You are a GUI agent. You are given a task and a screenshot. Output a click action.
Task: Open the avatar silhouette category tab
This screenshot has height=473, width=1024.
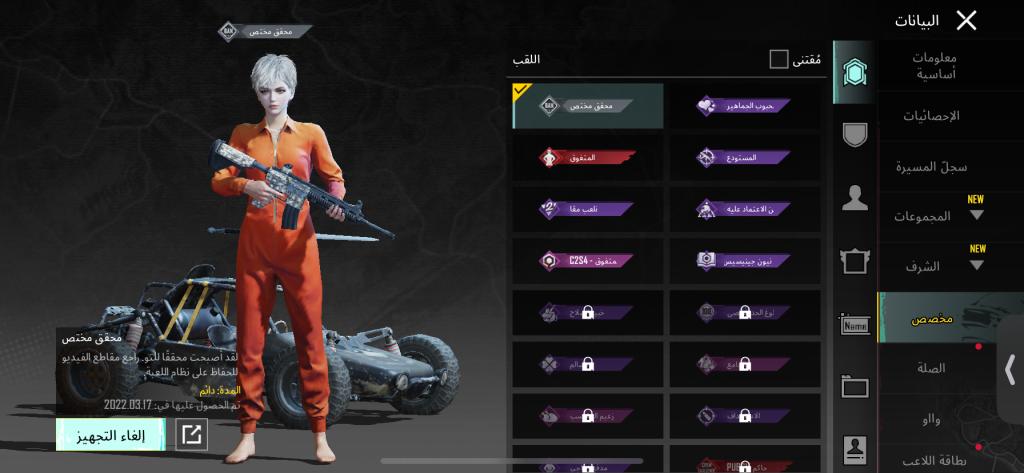click(x=854, y=198)
